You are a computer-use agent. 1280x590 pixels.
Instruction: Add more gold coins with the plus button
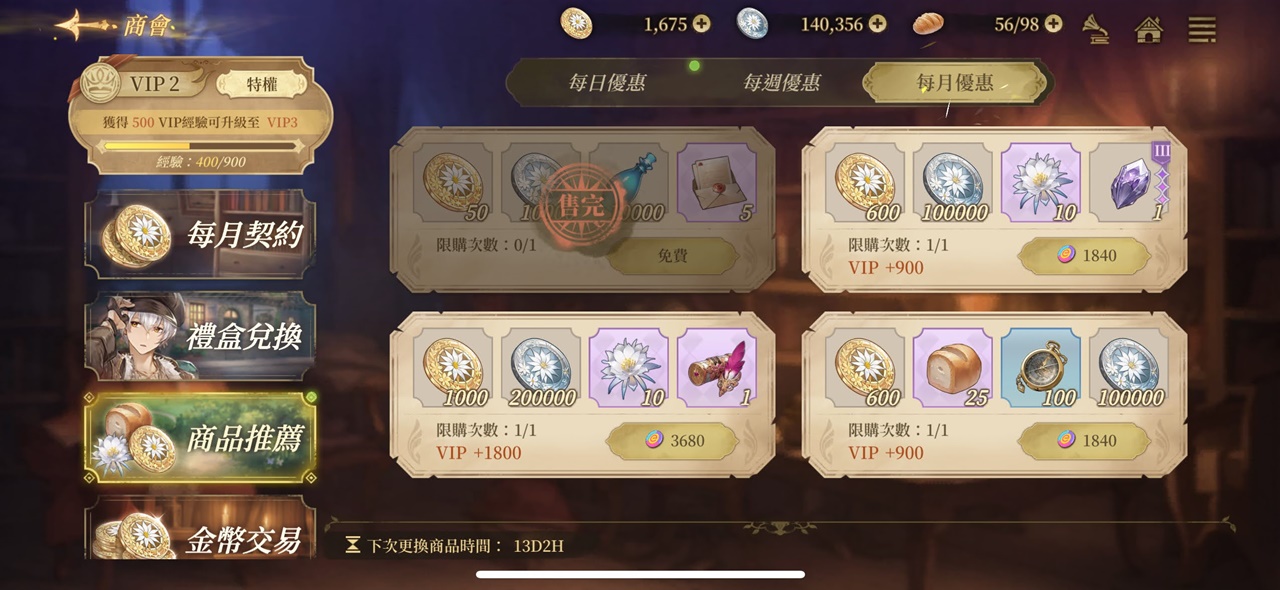point(702,24)
